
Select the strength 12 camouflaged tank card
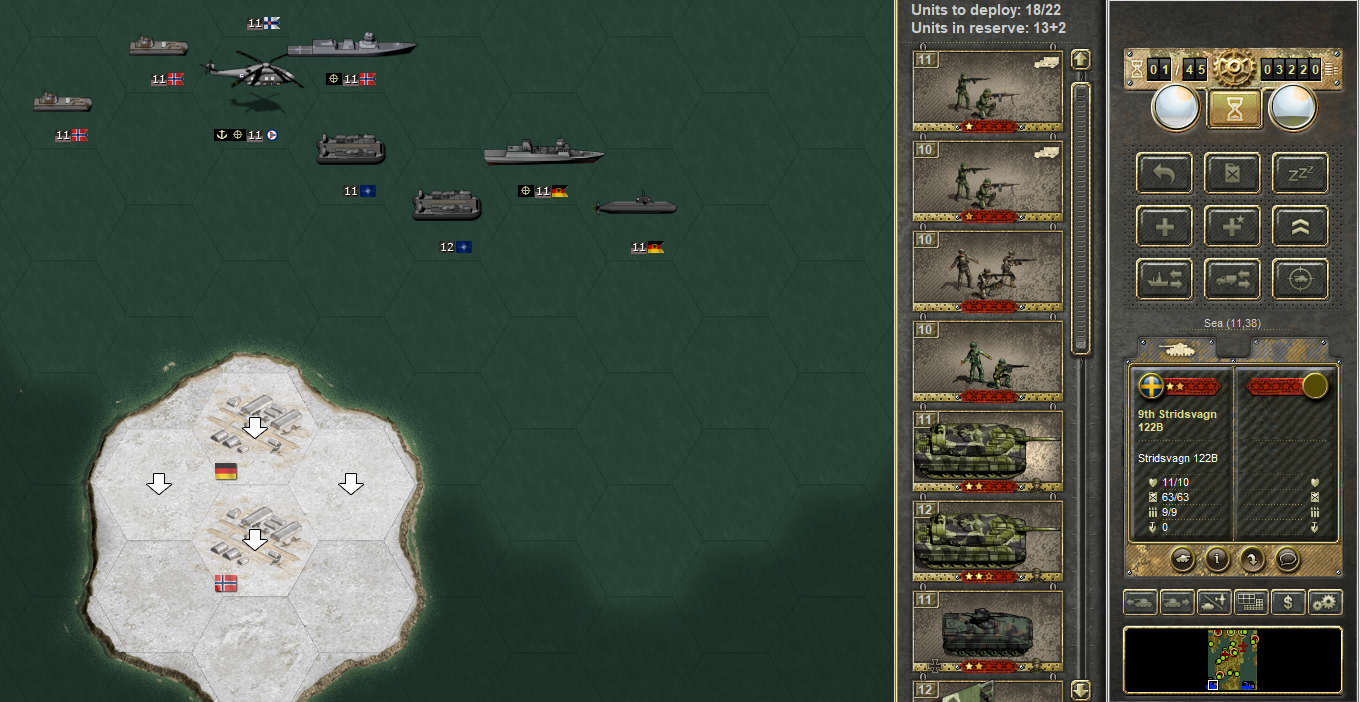pyautogui.click(x=988, y=540)
